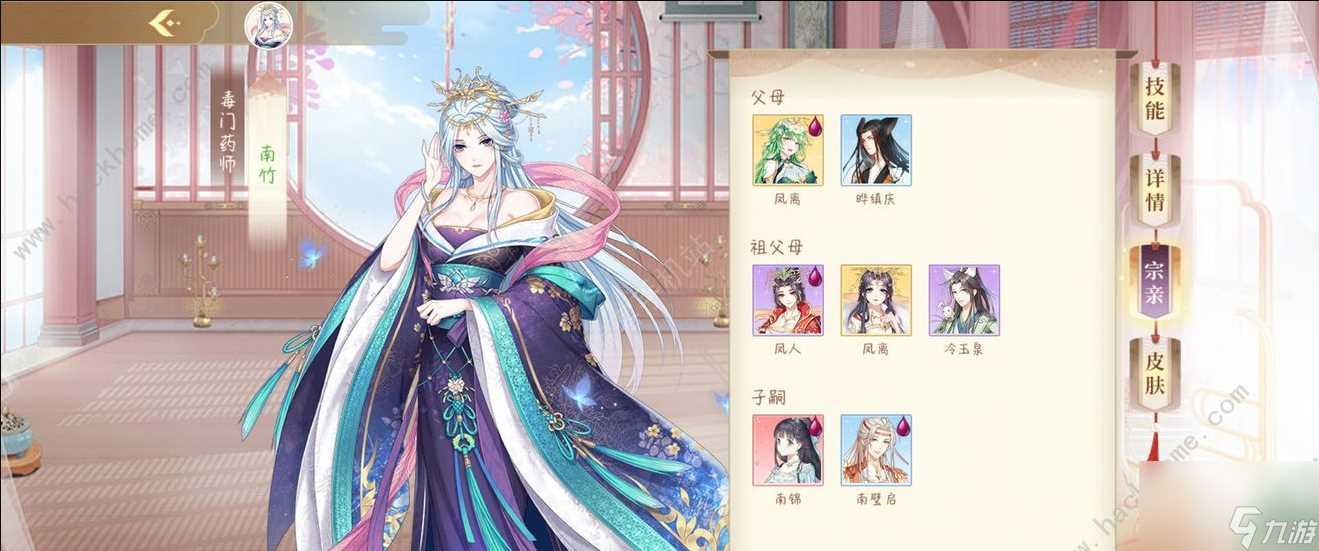View the 凤人 grandparent portrait
The image size is (1319, 551).
point(788,300)
